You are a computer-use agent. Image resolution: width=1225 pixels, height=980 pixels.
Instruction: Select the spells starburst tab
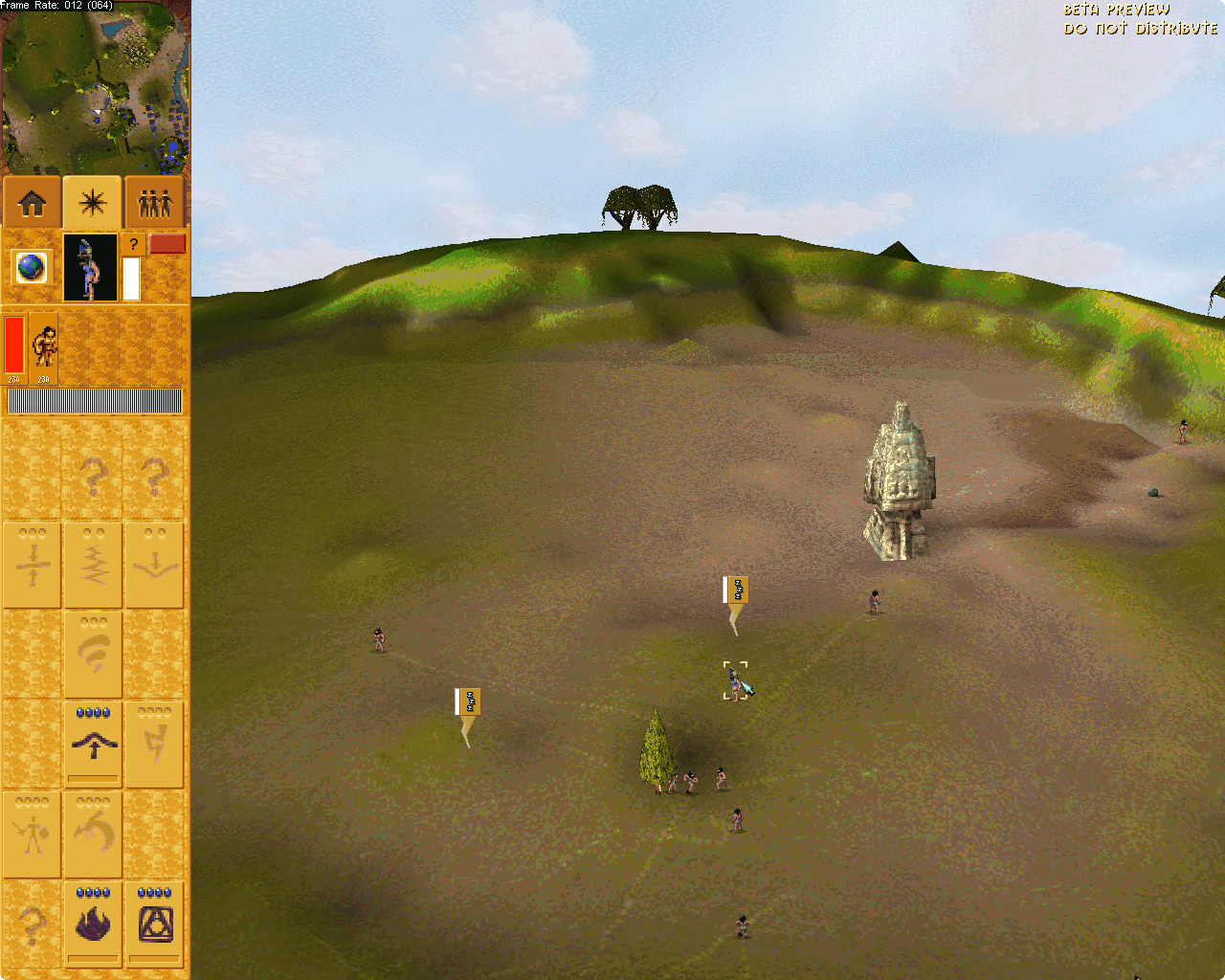[93, 203]
